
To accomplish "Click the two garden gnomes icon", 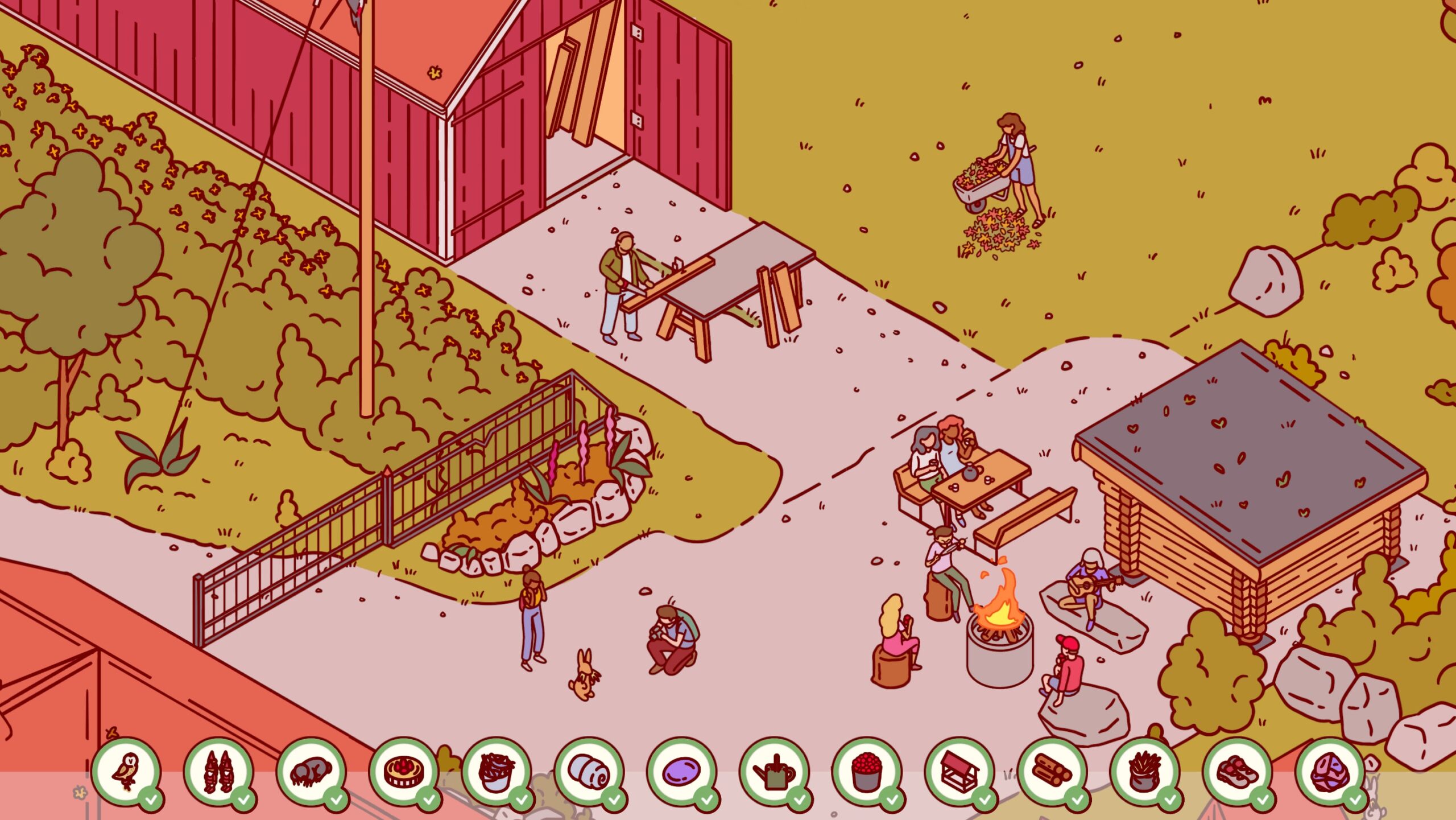I will [218, 772].
